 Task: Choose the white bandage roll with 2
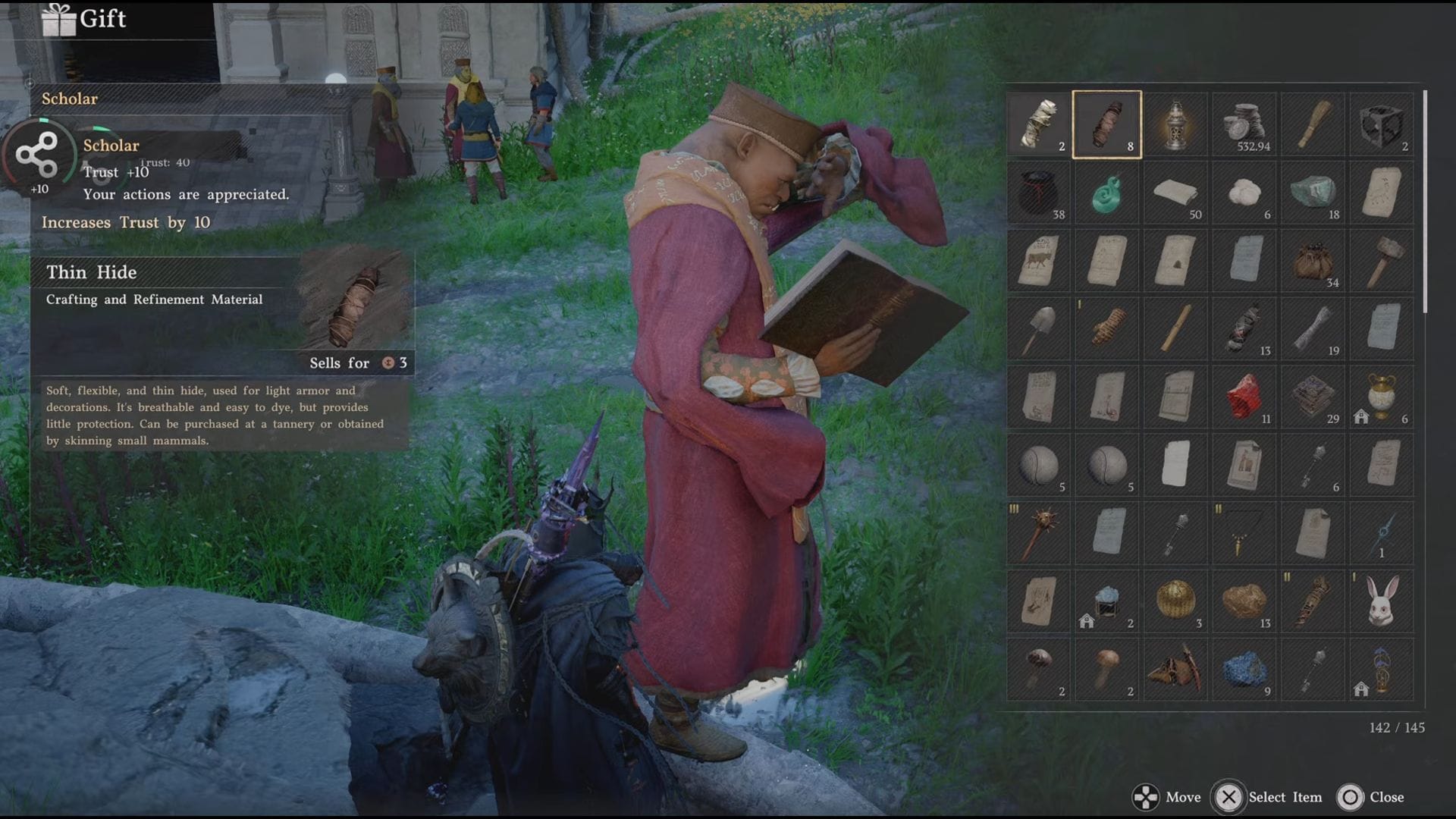(1038, 124)
